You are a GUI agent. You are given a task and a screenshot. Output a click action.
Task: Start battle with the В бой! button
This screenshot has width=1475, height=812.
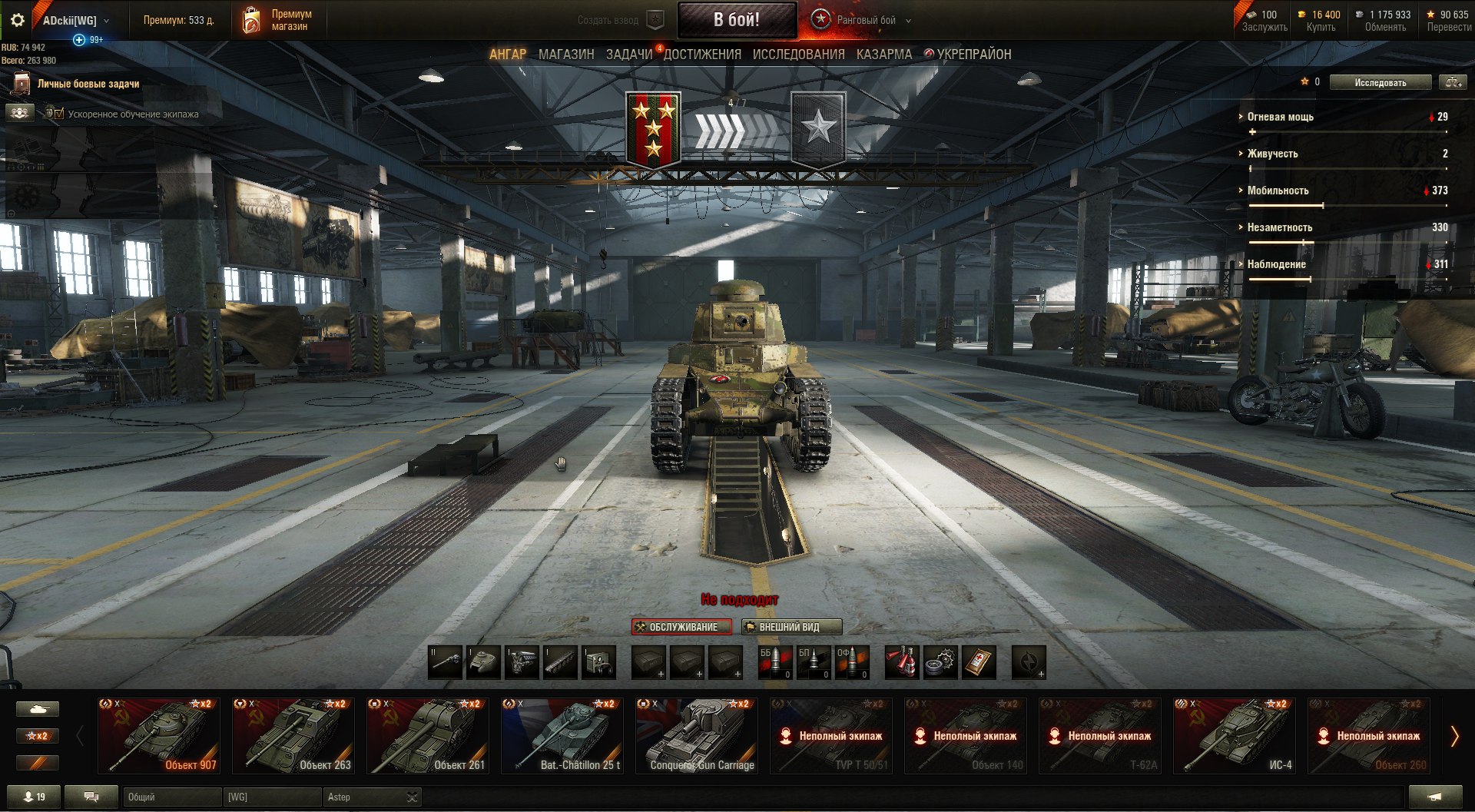click(736, 20)
